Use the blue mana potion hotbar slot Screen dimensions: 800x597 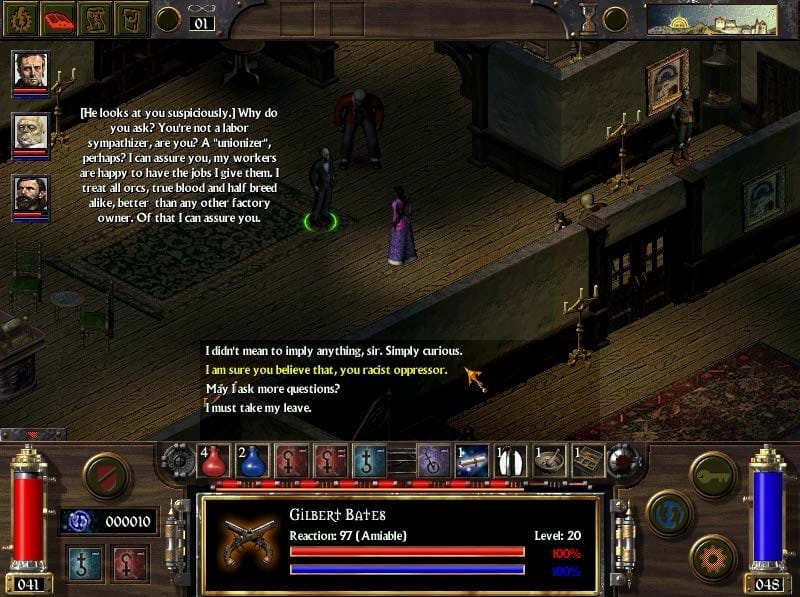pyautogui.click(x=252, y=459)
